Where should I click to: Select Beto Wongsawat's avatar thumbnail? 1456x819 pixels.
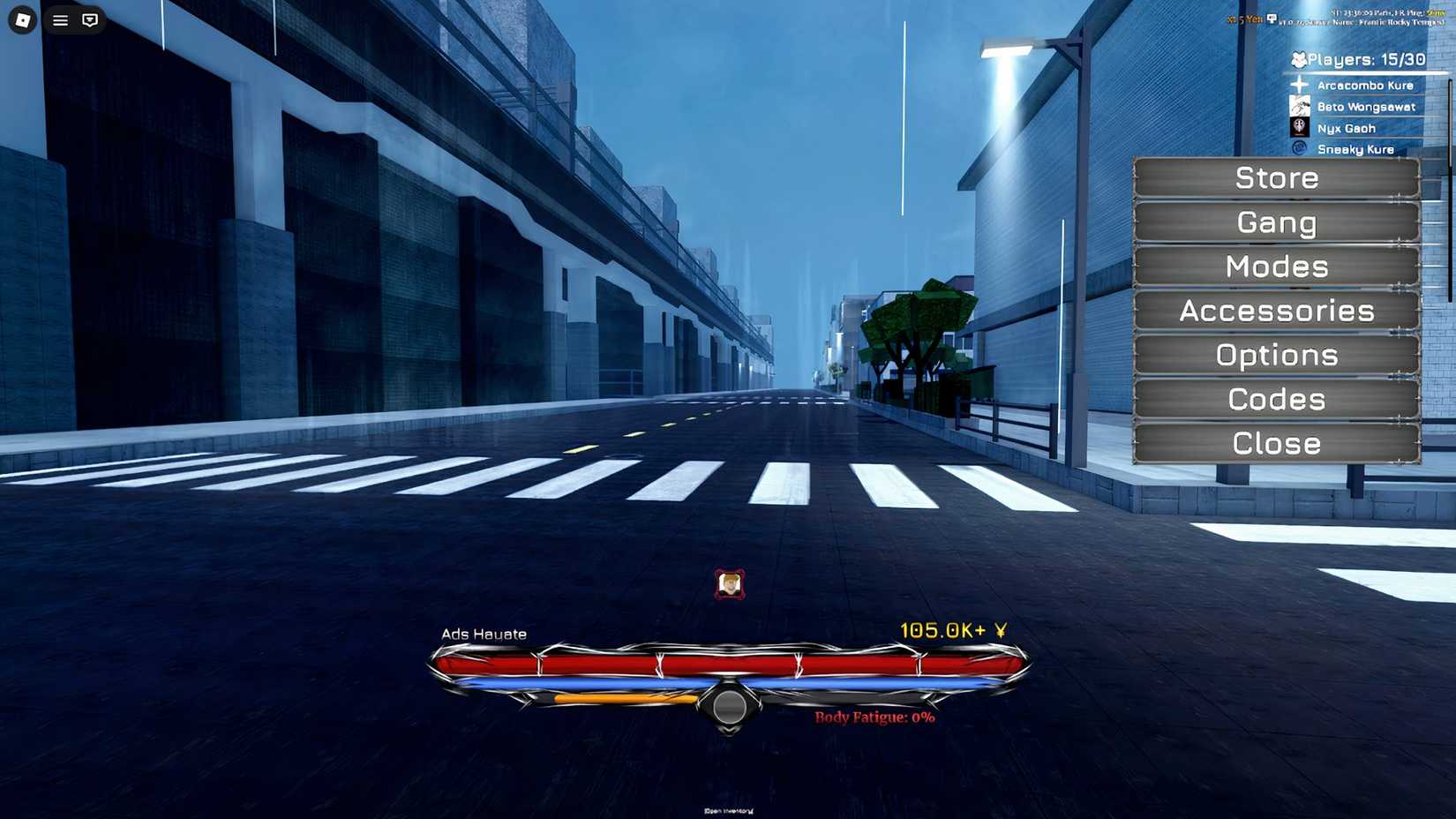[1298, 106]
